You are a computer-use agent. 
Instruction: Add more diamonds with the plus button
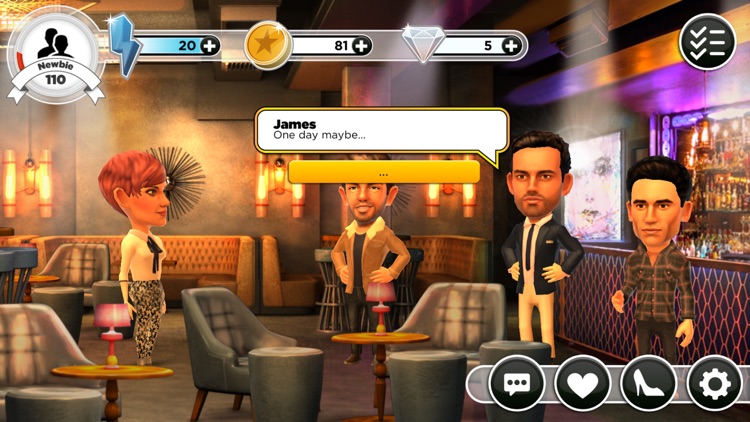(512, 45)
